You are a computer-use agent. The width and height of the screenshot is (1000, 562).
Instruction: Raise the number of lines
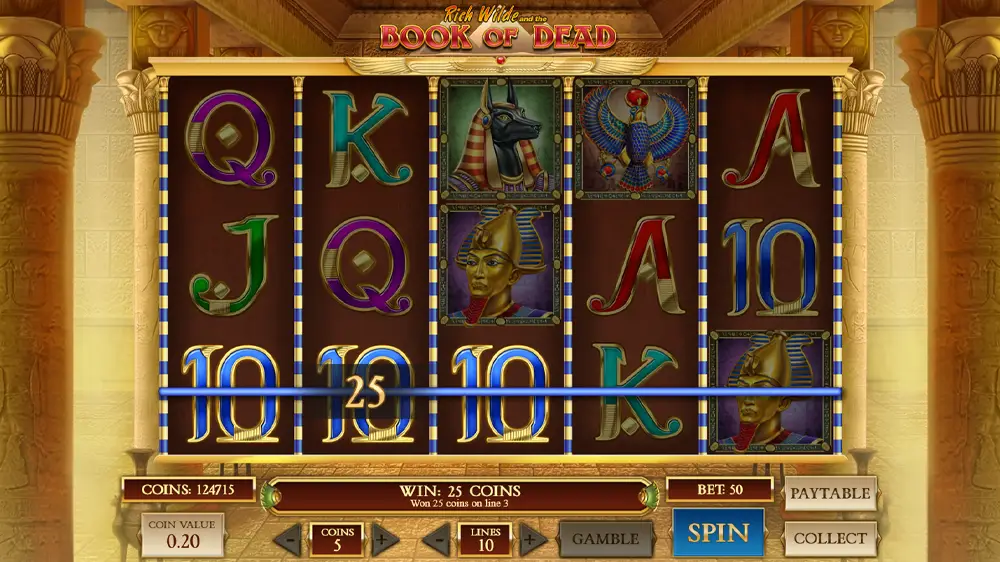click(532, 540)
